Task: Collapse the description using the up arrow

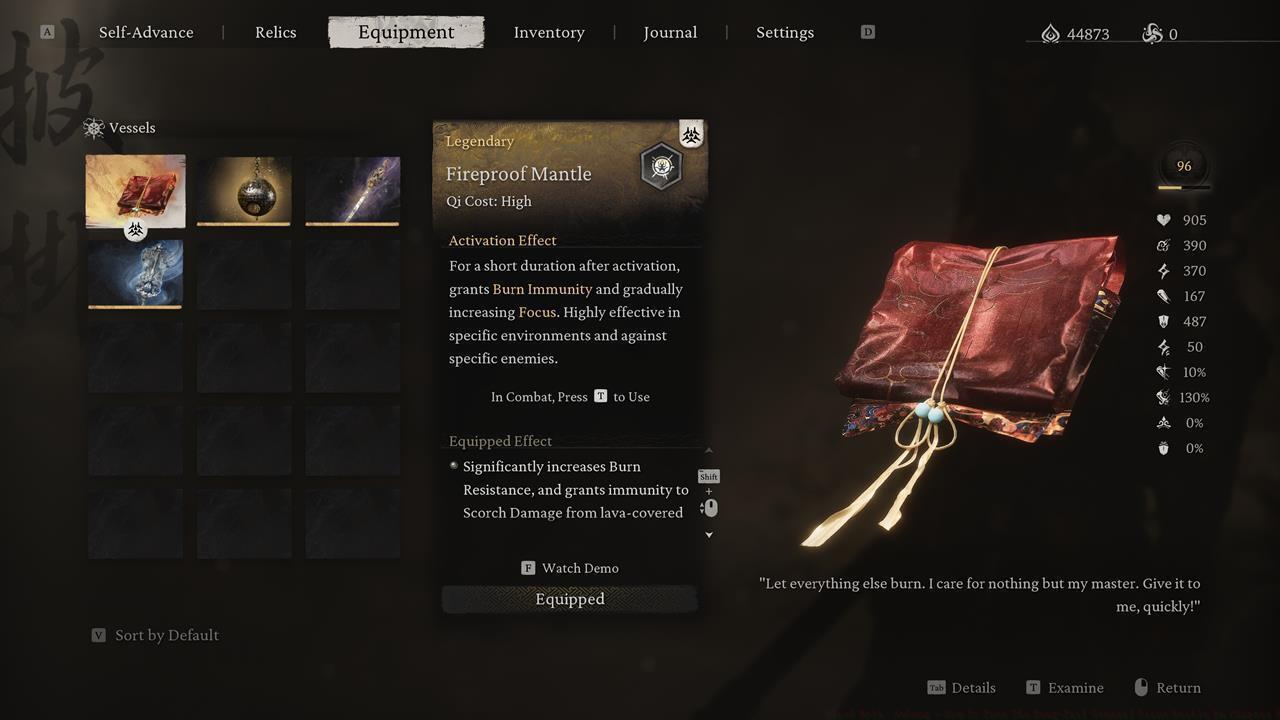Action: (x=708, y=448)
